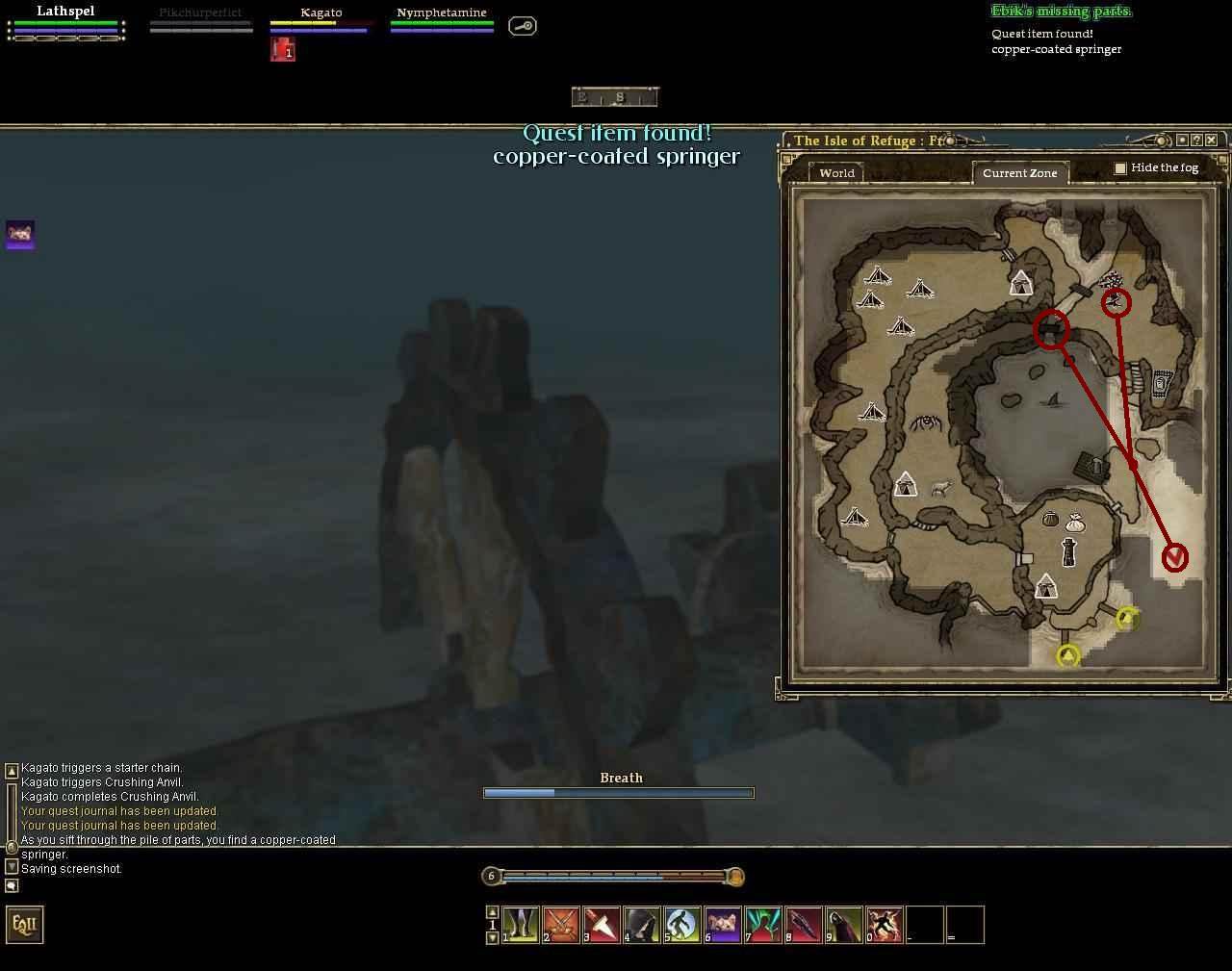This screenshot has width=1232, height=971.
Task: Activate the cloaked figure ability in slot 9
Action: [x=844, y=925]
